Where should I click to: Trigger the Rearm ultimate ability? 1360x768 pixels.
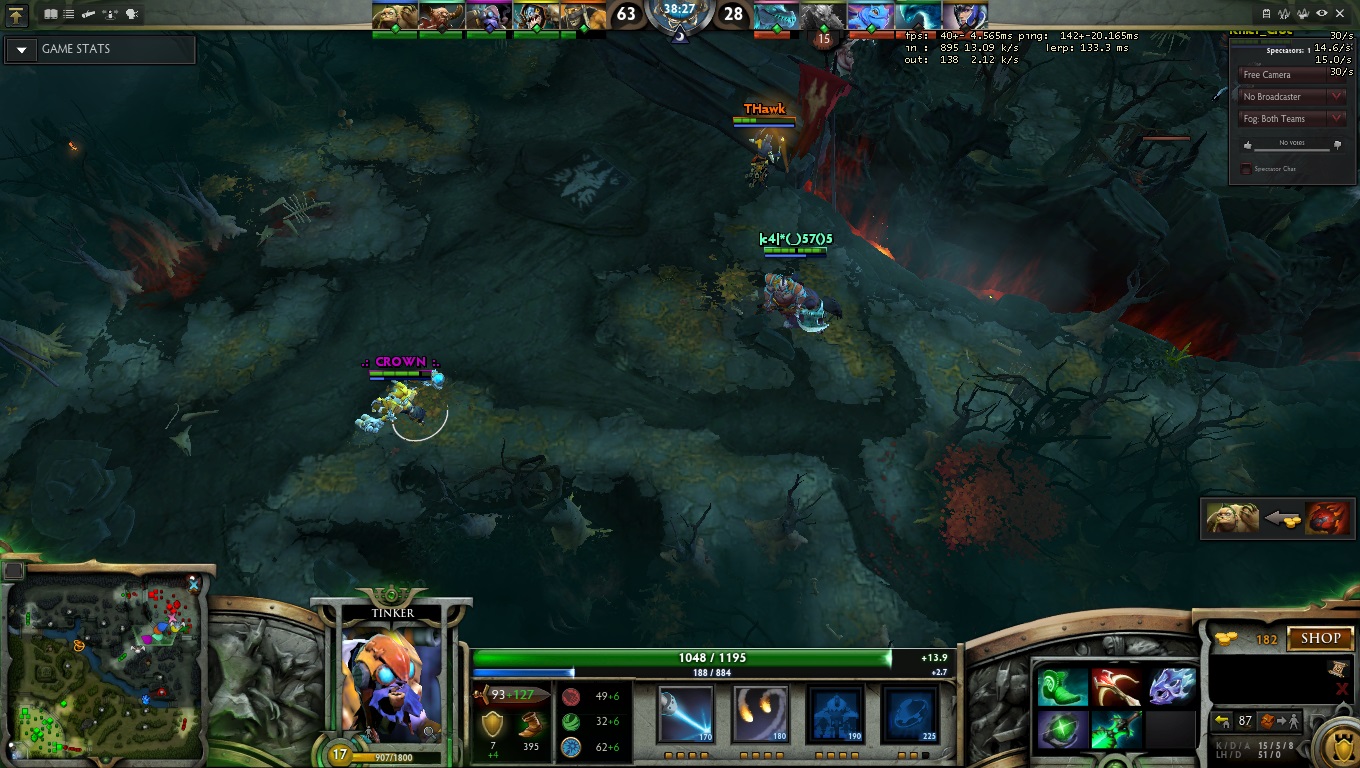(909, 713)
